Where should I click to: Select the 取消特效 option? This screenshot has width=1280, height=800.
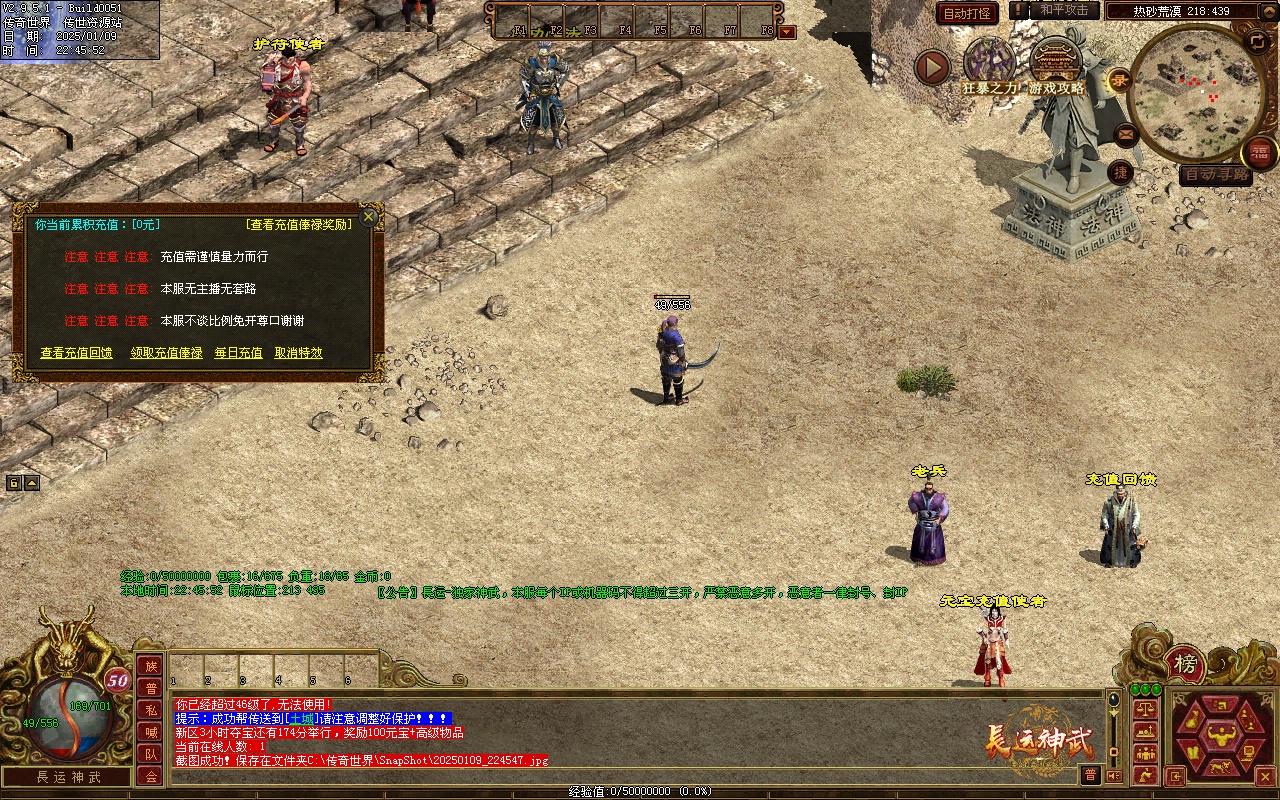click(x=298, y=353)
